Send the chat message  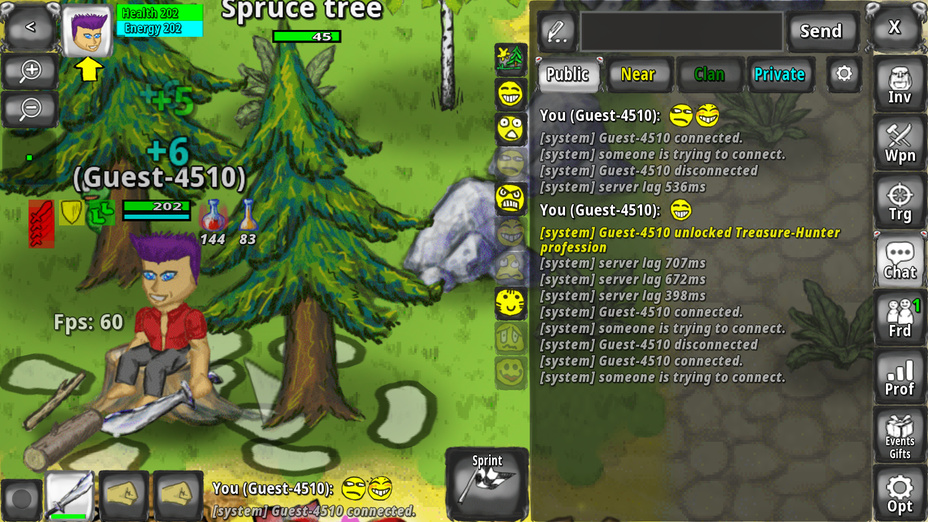click(x=821, y=31)
